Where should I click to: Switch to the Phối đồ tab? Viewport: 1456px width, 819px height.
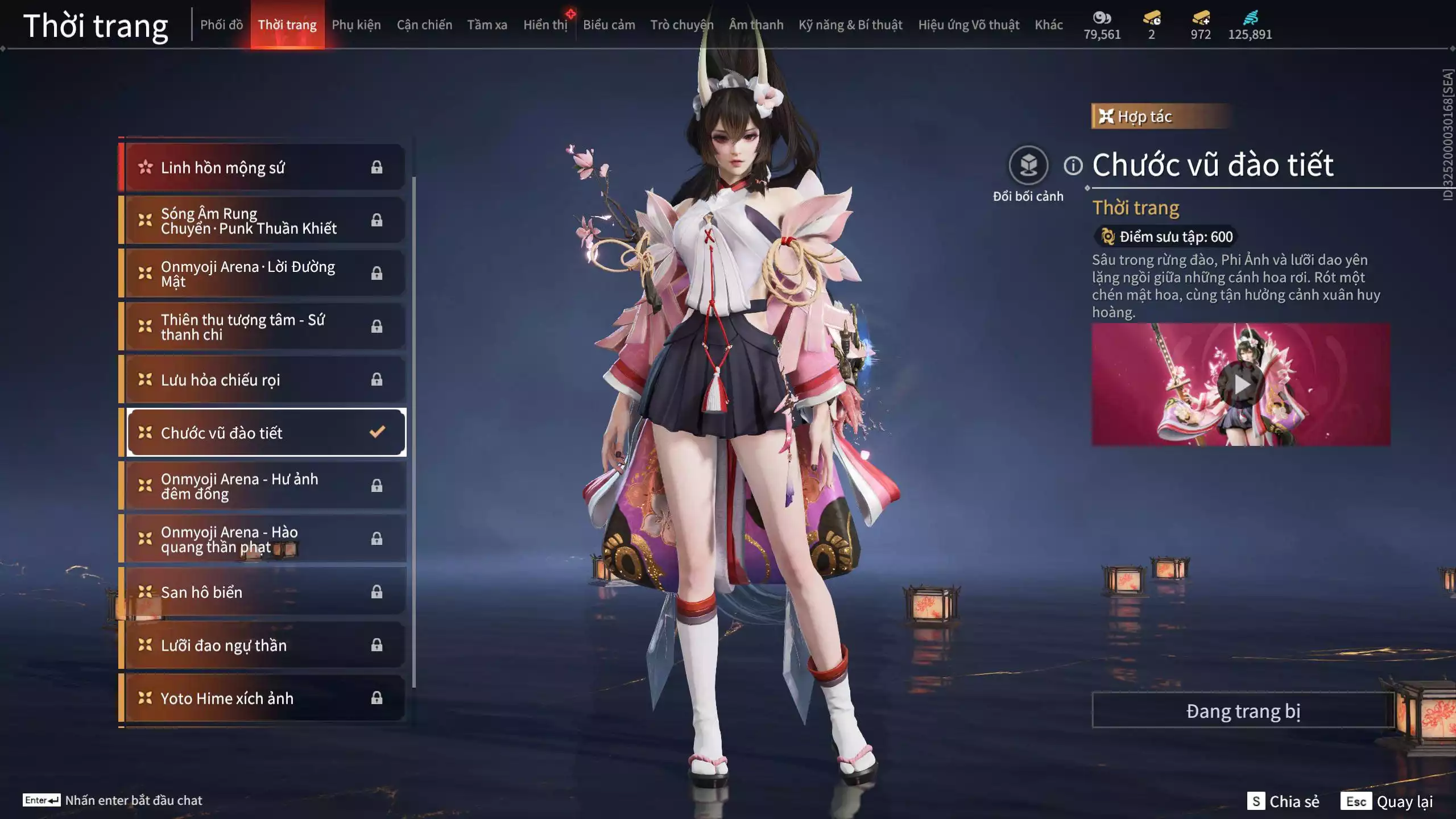[221, 25]
